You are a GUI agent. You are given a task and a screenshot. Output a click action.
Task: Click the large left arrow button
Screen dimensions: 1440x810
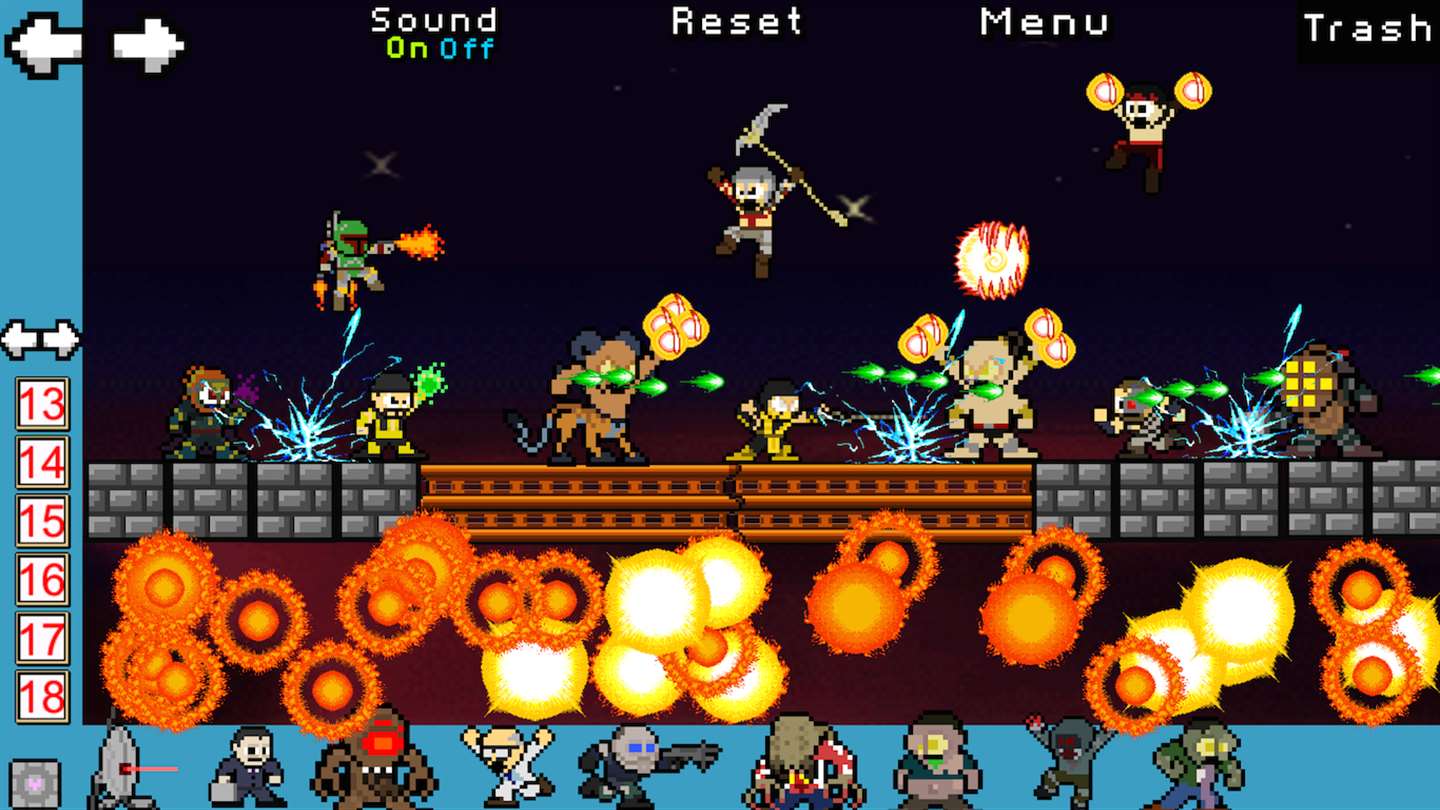pyautogui.click(x=43, y=45)
